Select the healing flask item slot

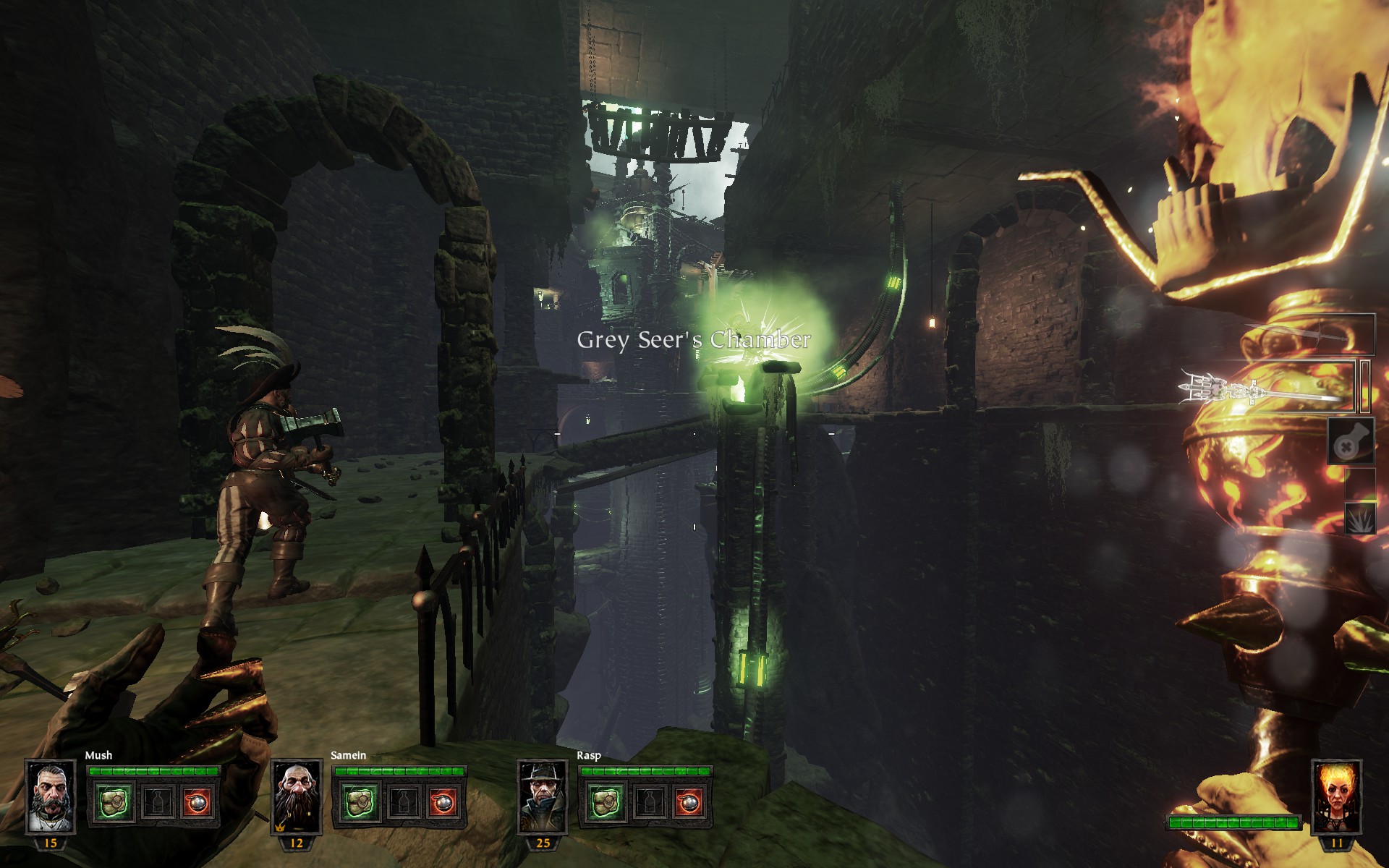coord(1350,442)
